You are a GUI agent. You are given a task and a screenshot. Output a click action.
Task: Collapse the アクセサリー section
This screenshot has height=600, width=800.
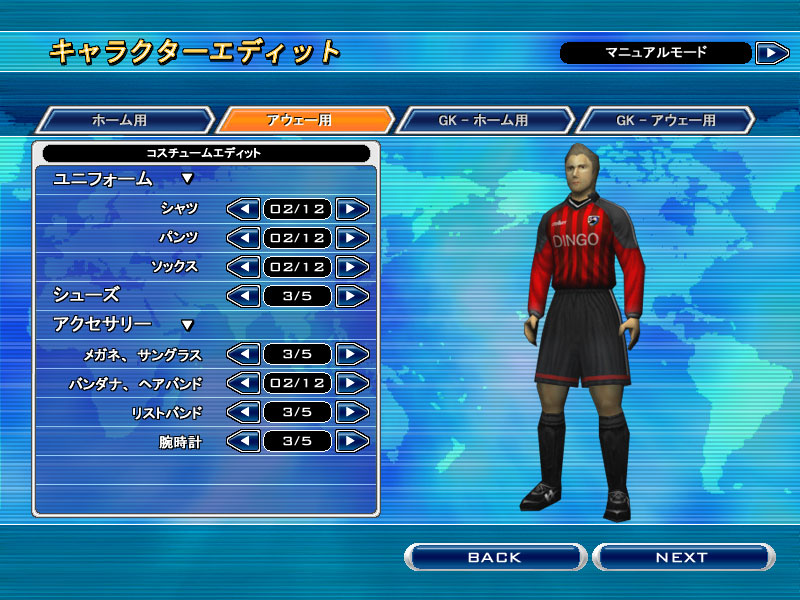coord(187,325)
